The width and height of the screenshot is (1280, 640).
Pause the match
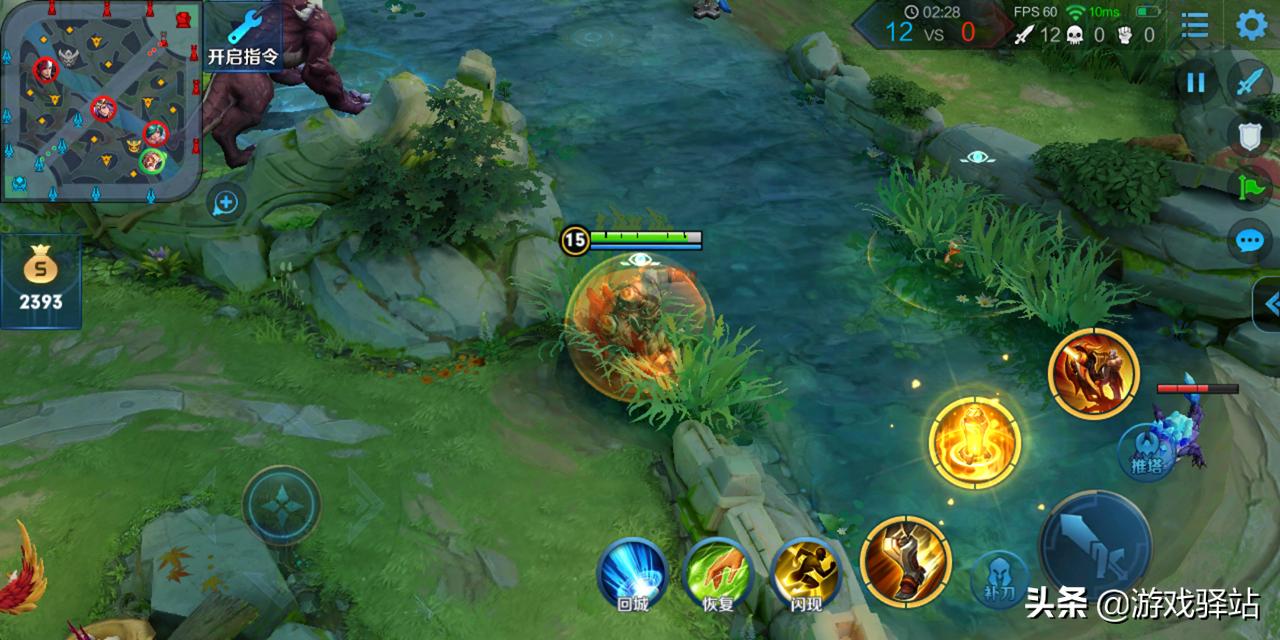(x=1196, y=83)
